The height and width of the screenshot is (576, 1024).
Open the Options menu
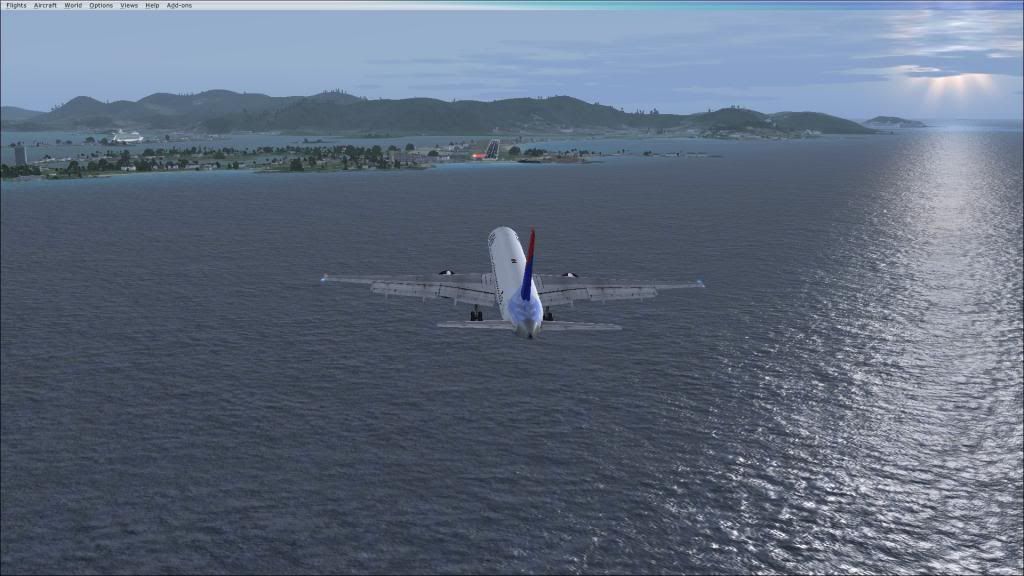101,5
